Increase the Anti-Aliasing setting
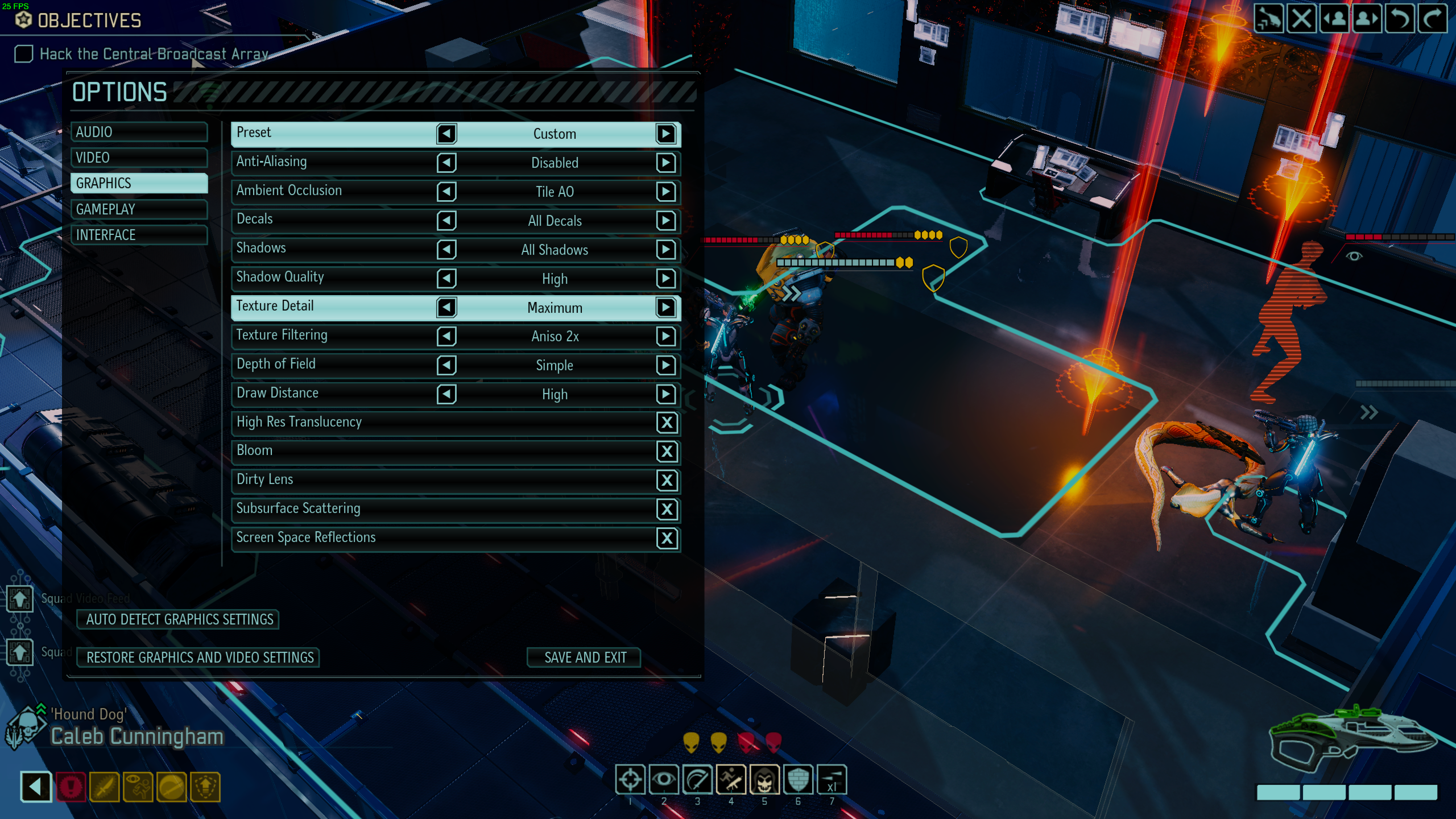Image resolution: width=1456 pixels, height=819 pixels. (x=666, y=163)
